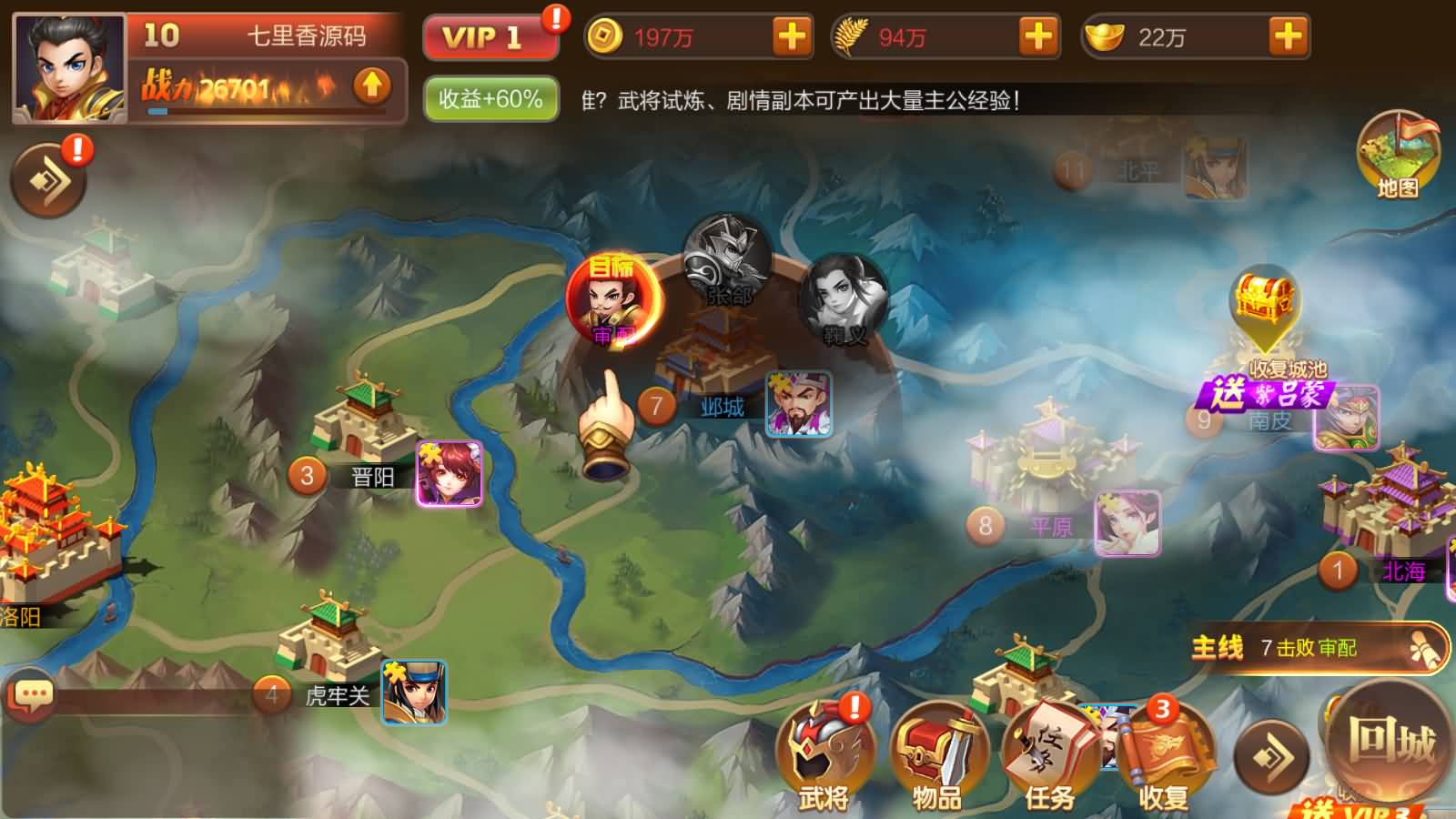Tap the 收益+60% bonus button

(490, 98)
